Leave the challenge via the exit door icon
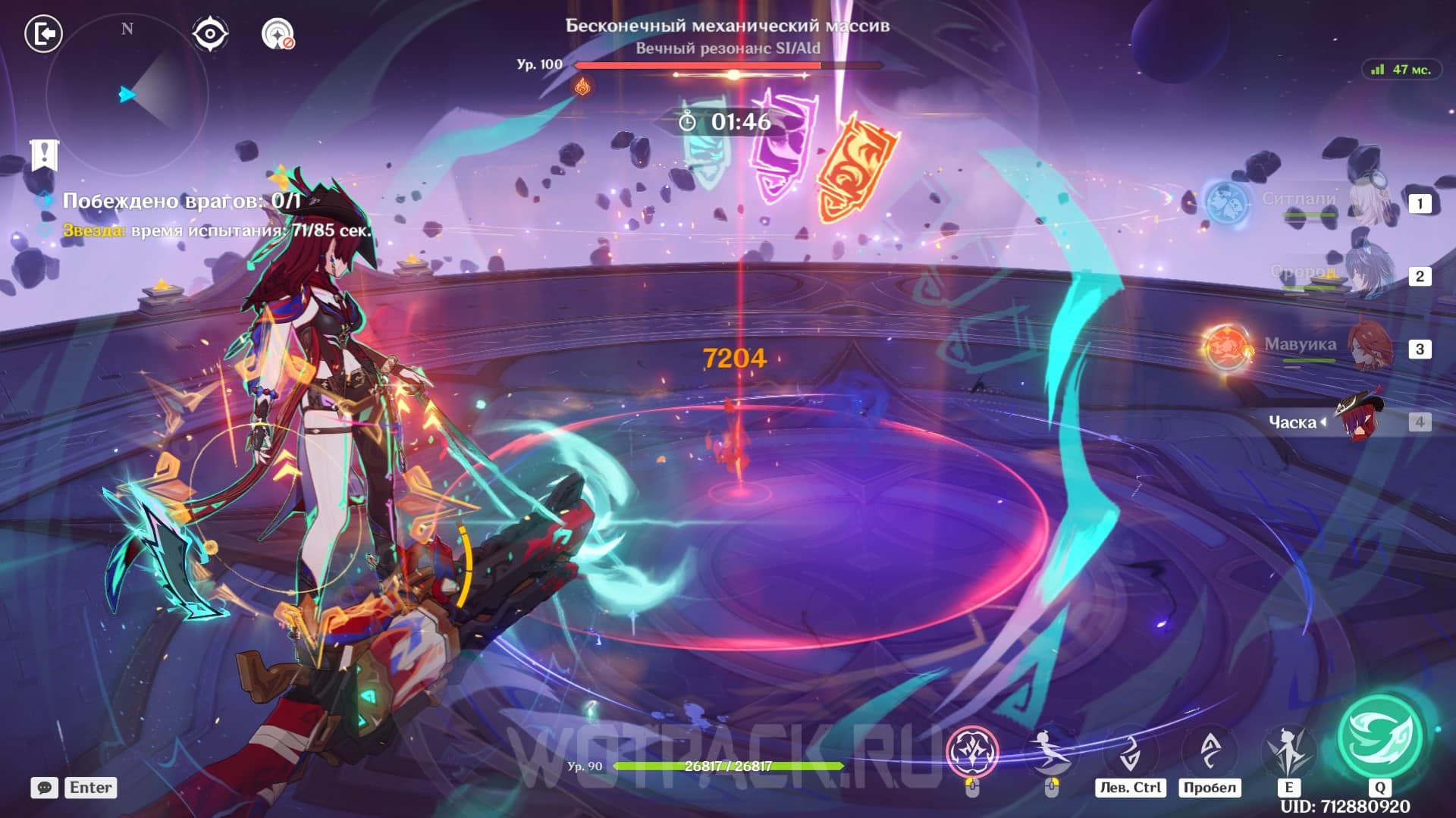 pyautogui.click(x=43, y=34)
